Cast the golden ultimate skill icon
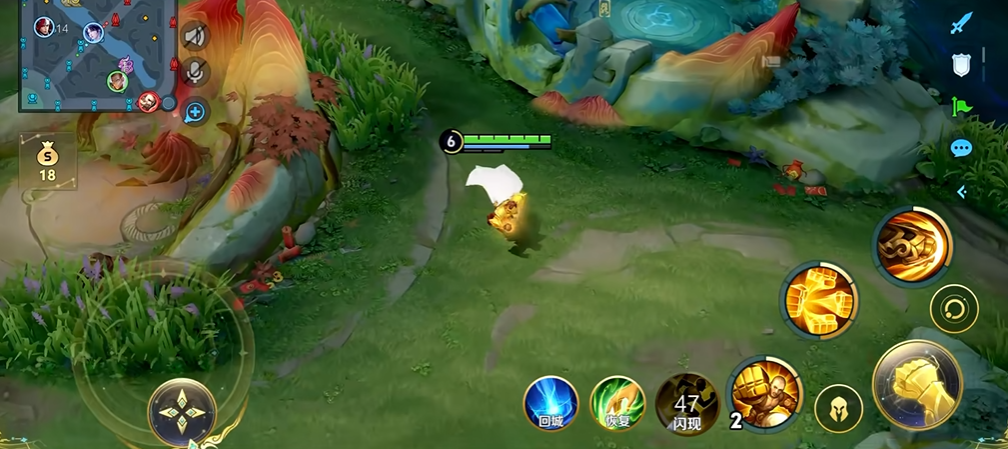 click(x=911, y=245)
